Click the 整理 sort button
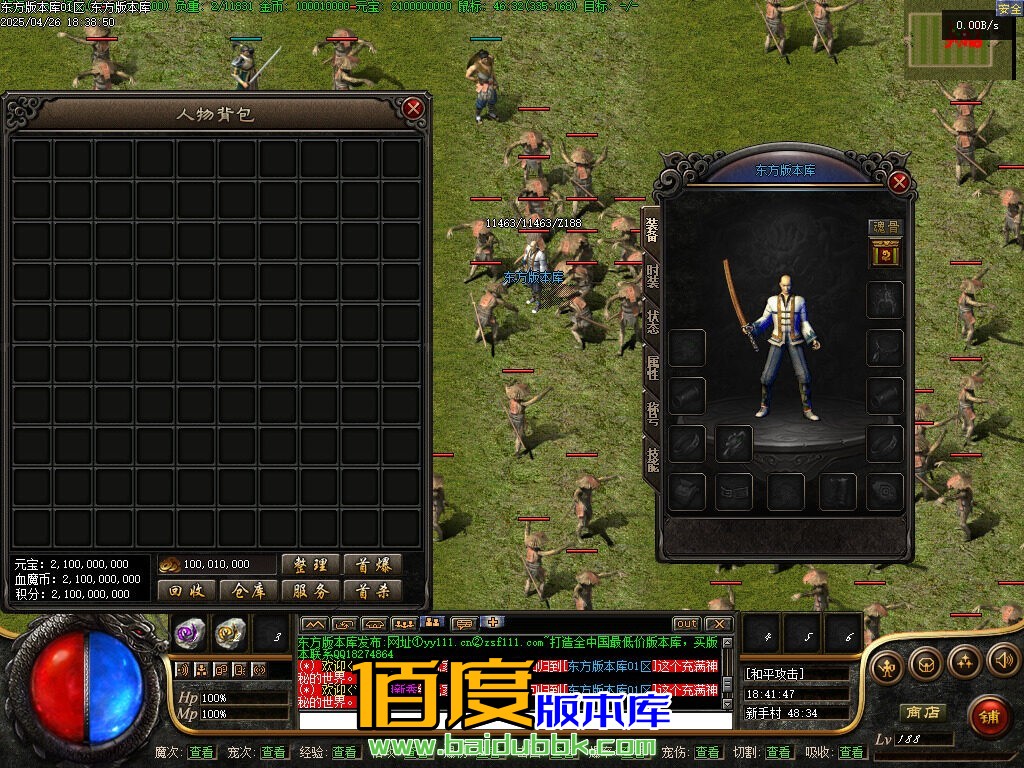Viewport: 1024px width, 768px height. [310, 565]
